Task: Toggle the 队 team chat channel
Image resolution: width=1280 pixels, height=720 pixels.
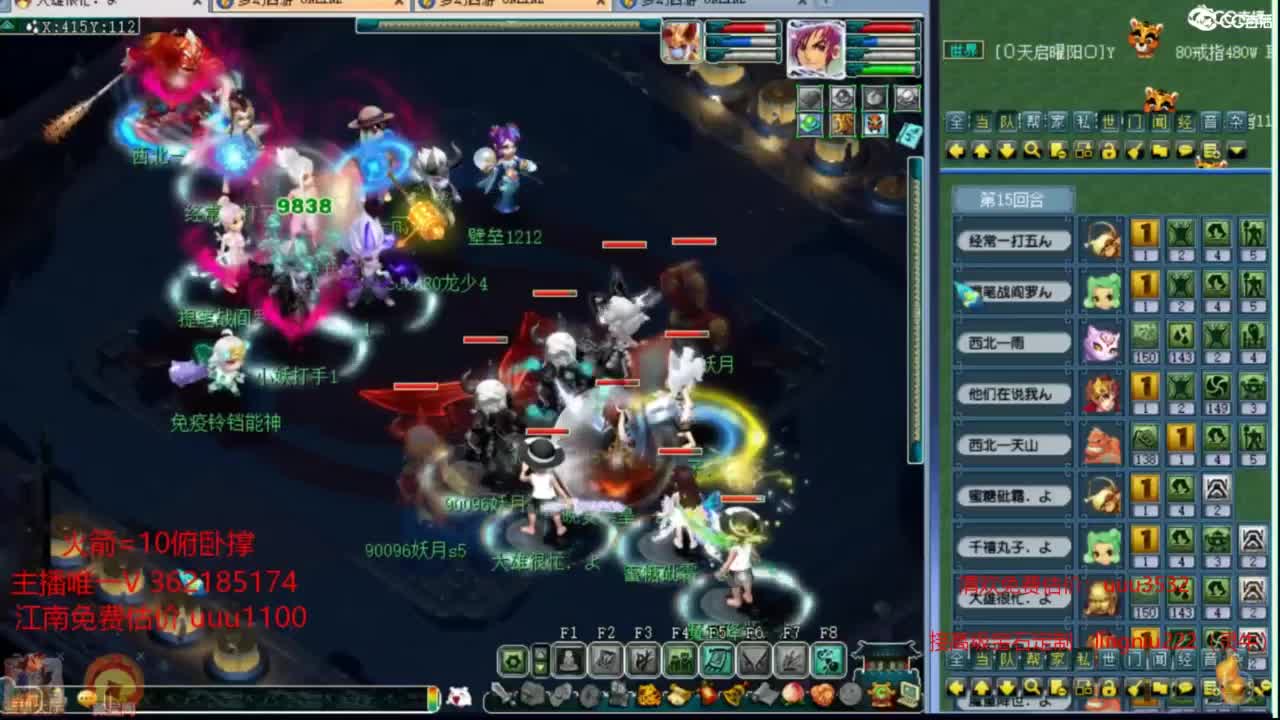Action: (x=1004, y=122)
